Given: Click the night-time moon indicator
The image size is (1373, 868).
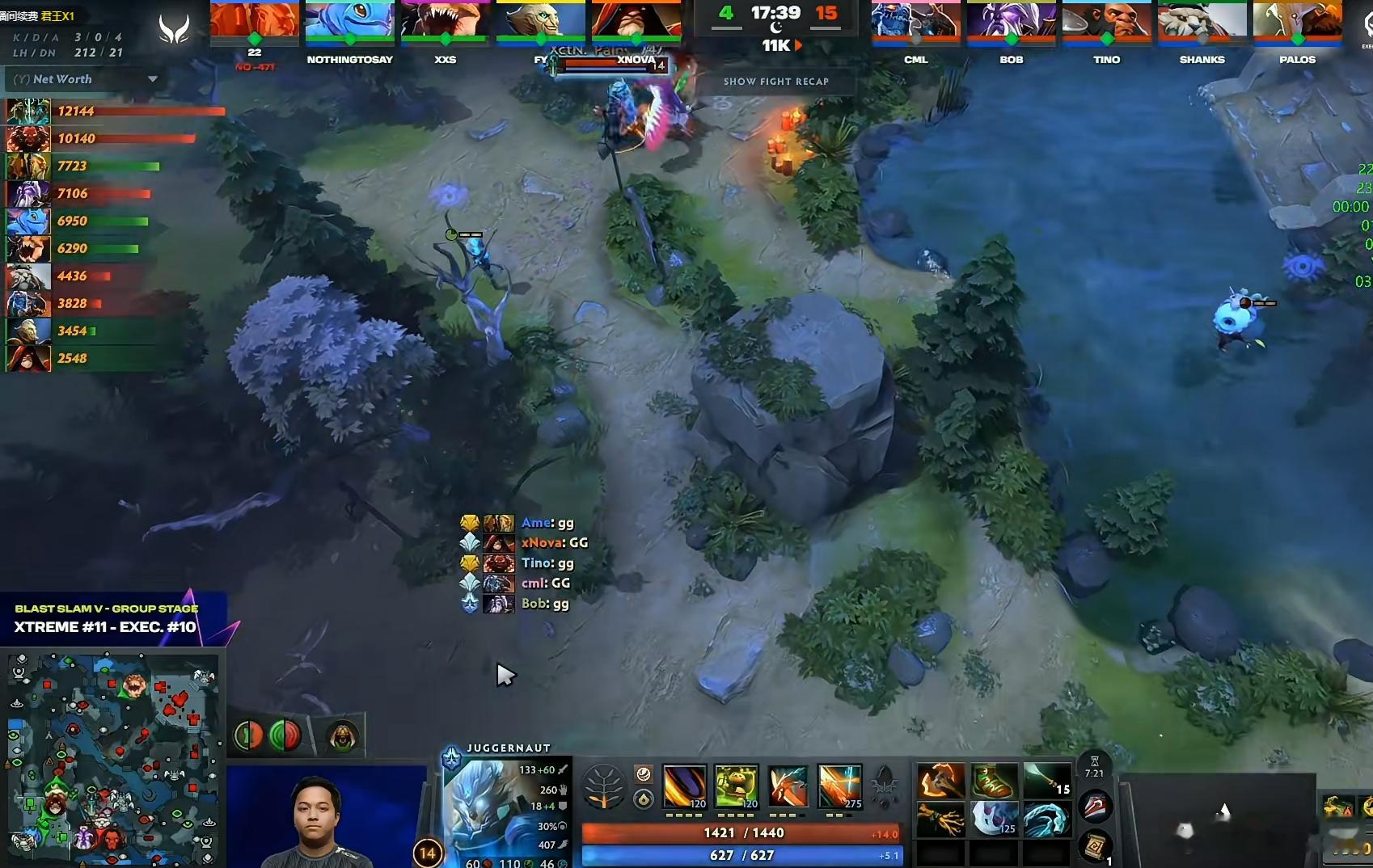Looking at the screenshot, I should tap(778, 28).
